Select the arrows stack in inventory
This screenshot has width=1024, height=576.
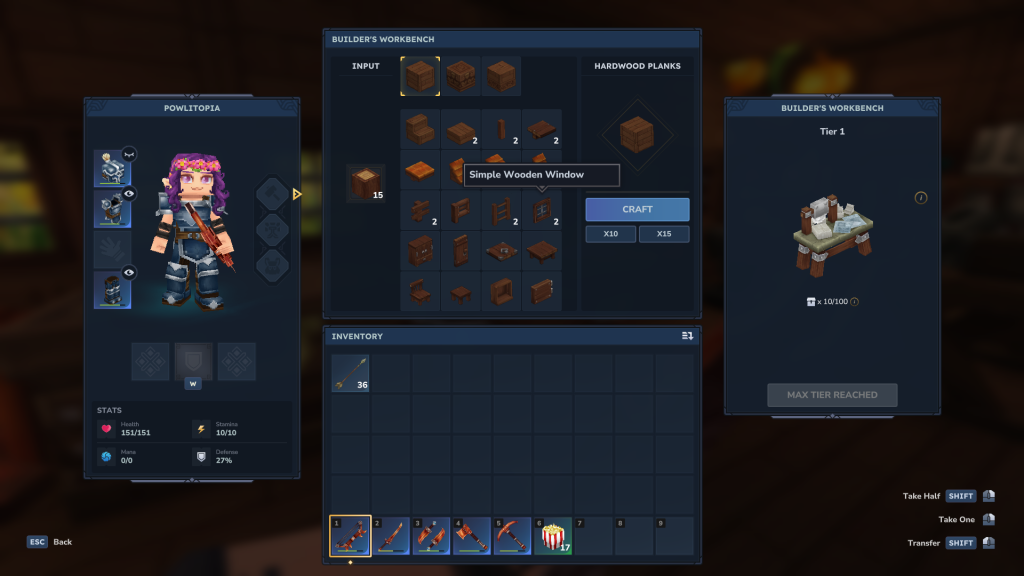pos(350,373)
